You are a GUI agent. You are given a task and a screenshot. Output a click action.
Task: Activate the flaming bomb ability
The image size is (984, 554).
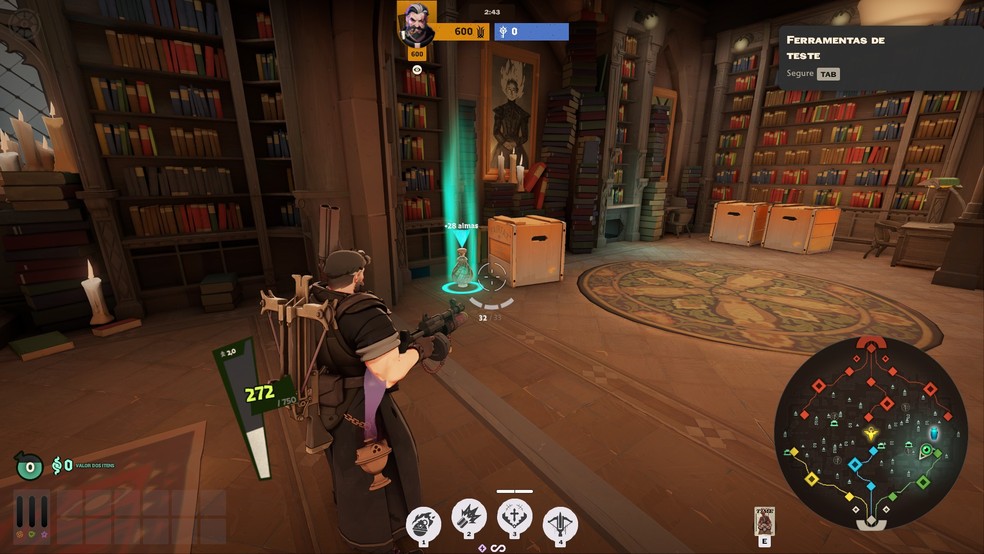[x=423, y=521]
